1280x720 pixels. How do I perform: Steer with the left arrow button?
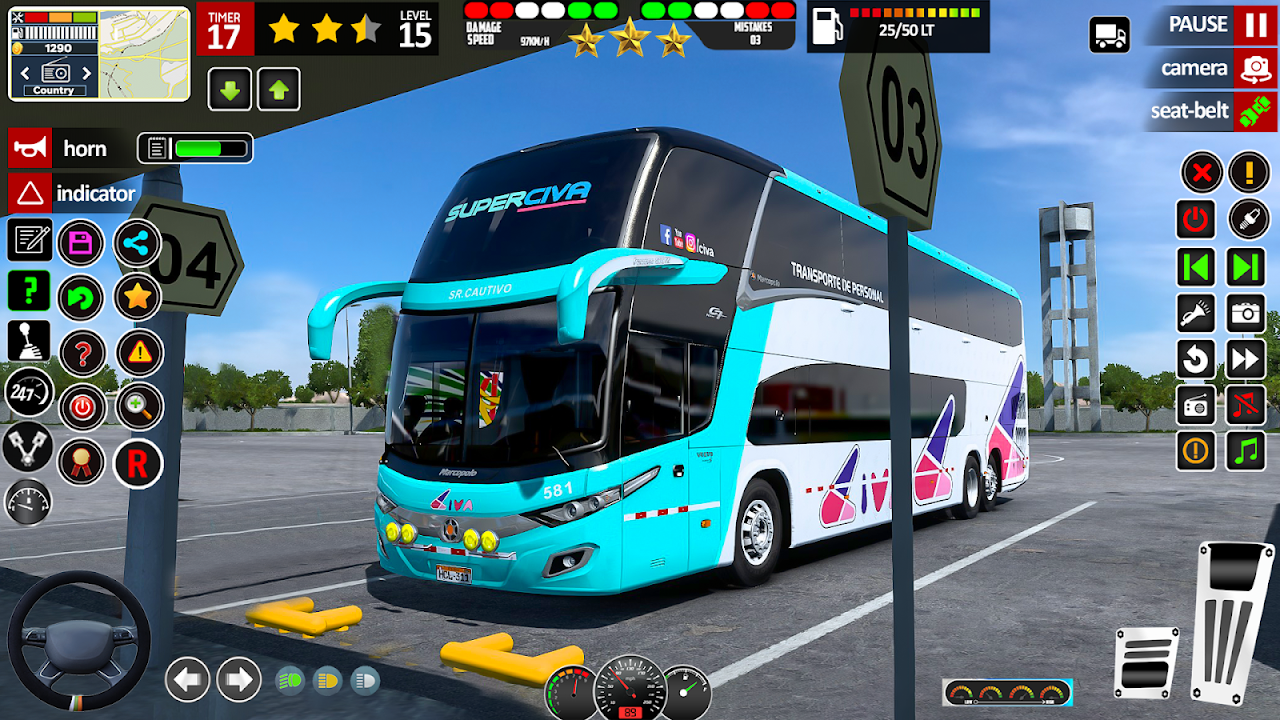[x=187, y=680]
